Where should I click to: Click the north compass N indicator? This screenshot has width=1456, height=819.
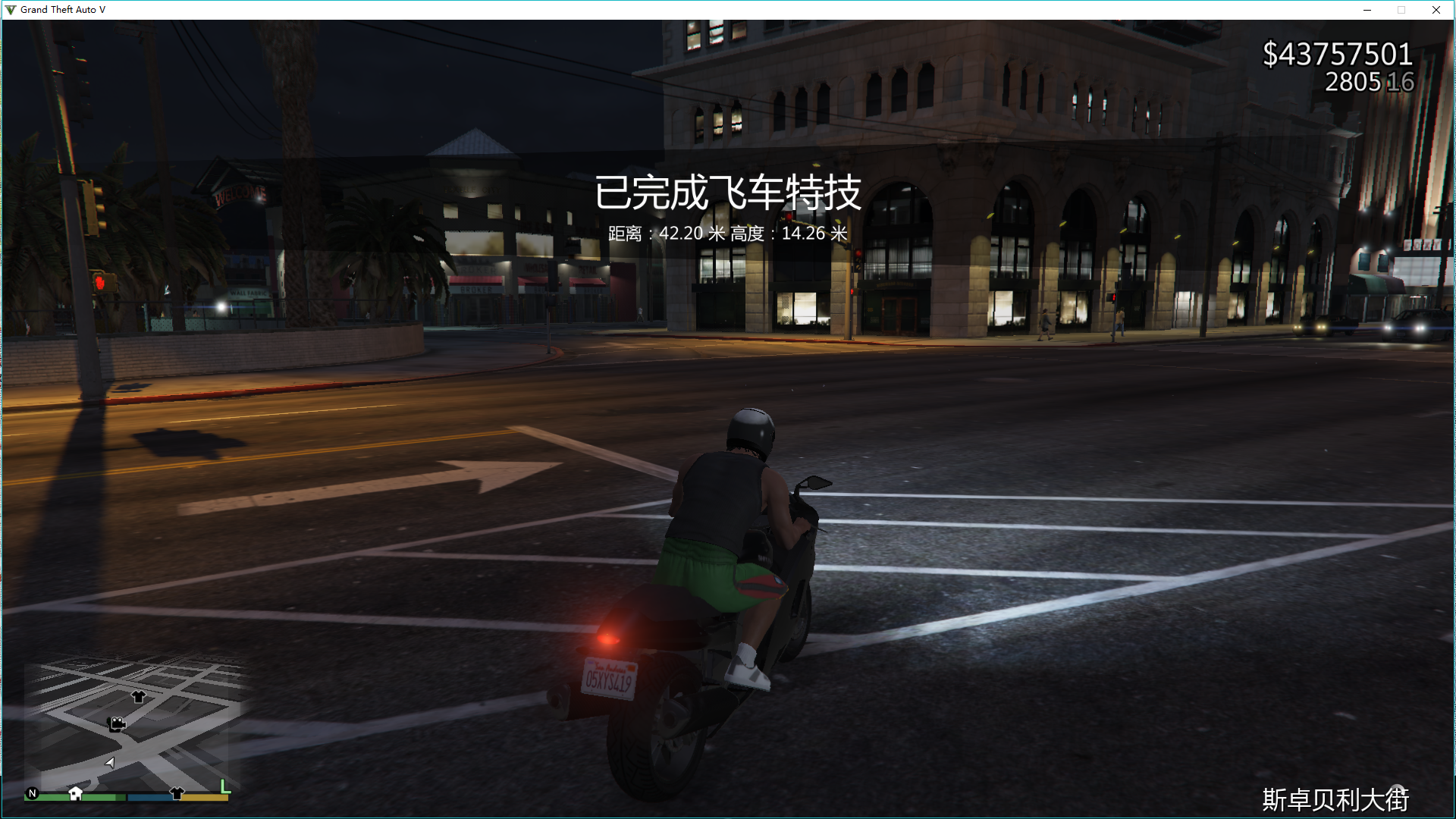(32, 793)
